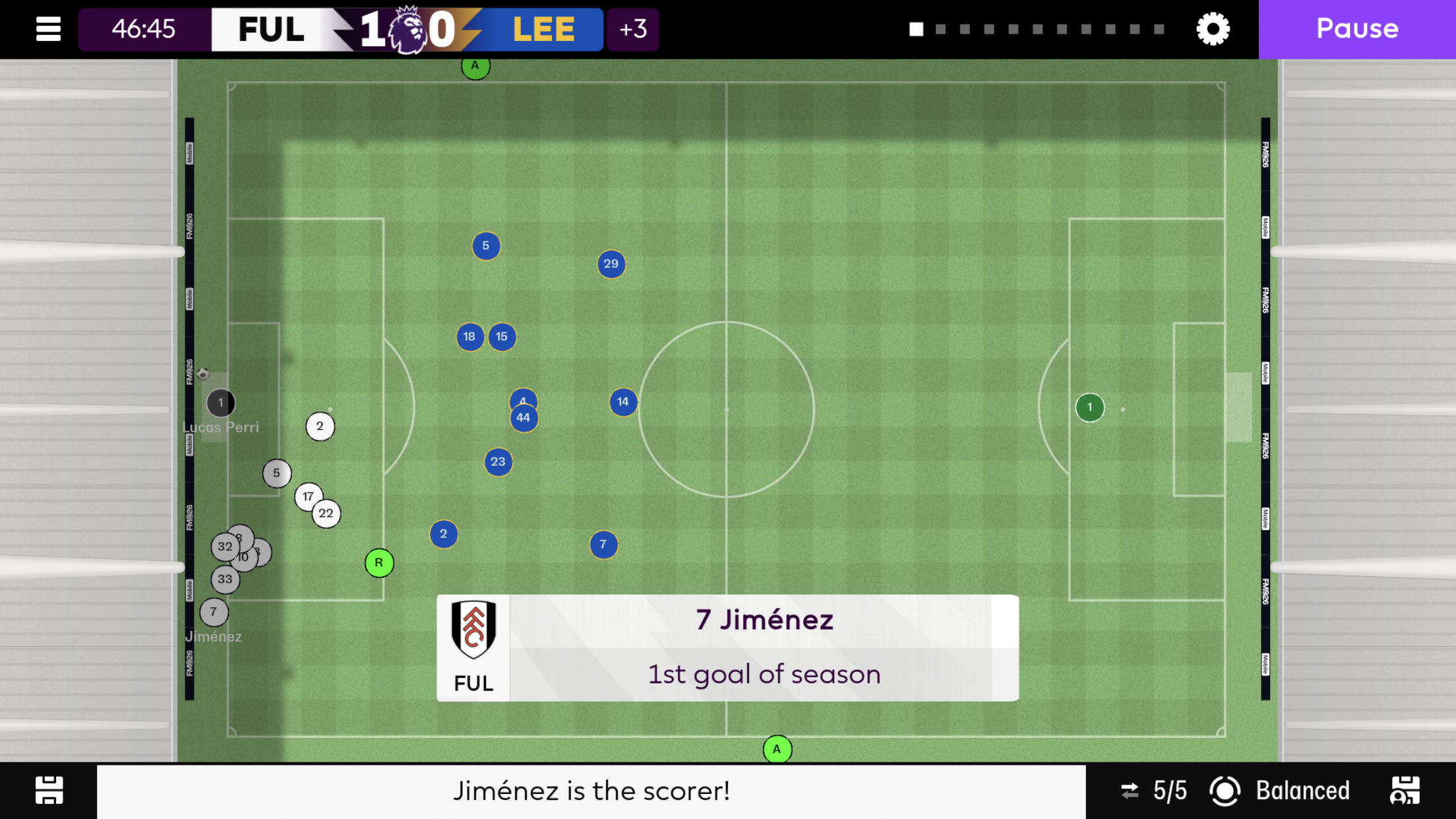Adjust speed on the square indicator strip
Viewport: 1456px width, 819px height.
1036,29
